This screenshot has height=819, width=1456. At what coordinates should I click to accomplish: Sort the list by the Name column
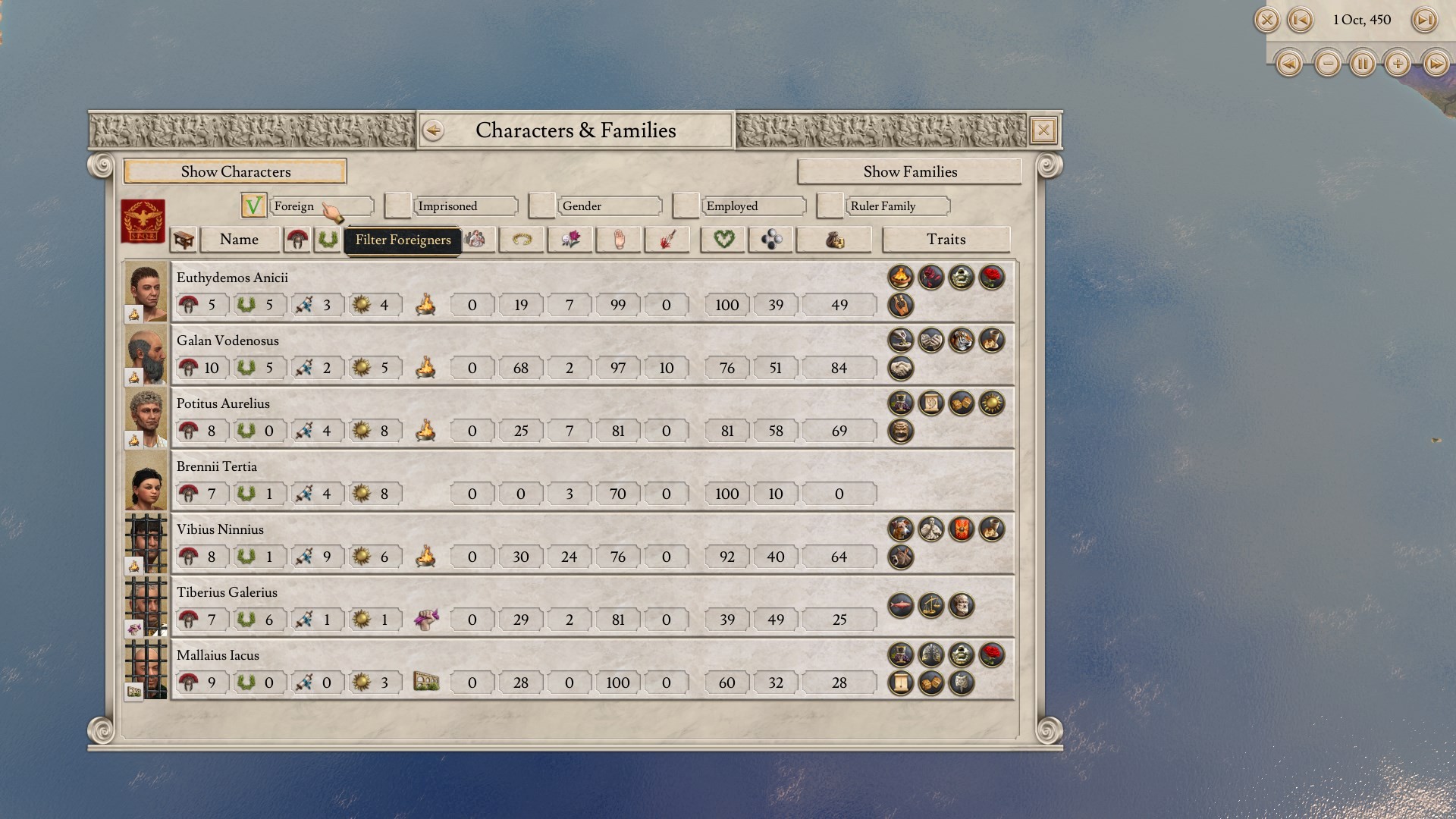pyautogui.click(x=239, y=240)
